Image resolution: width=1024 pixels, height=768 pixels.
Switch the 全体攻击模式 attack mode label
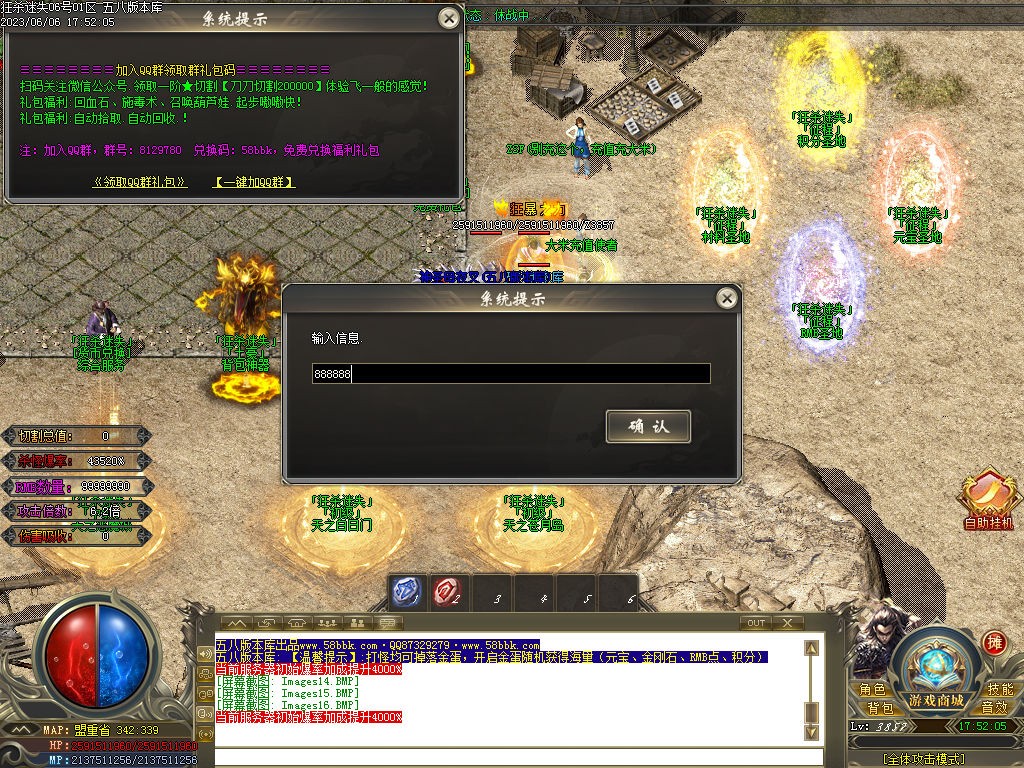(x=925, y=759)
